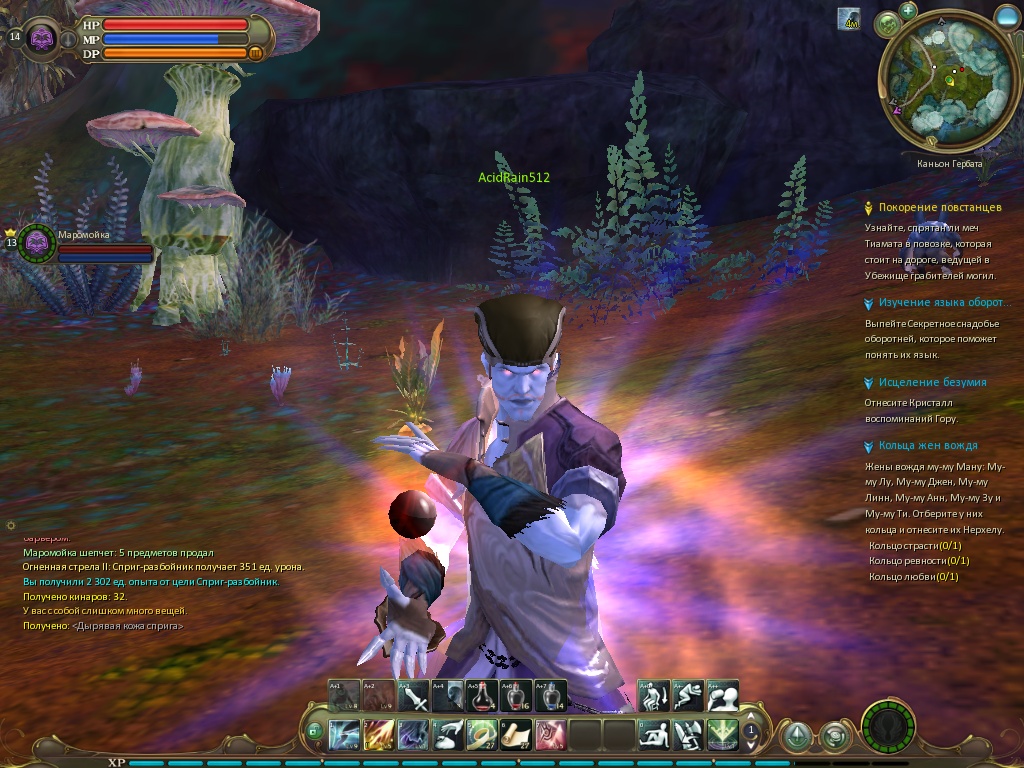Click the green plus button above minimap
Viewport: 1024px width, 768px height.
click(908, 11)
